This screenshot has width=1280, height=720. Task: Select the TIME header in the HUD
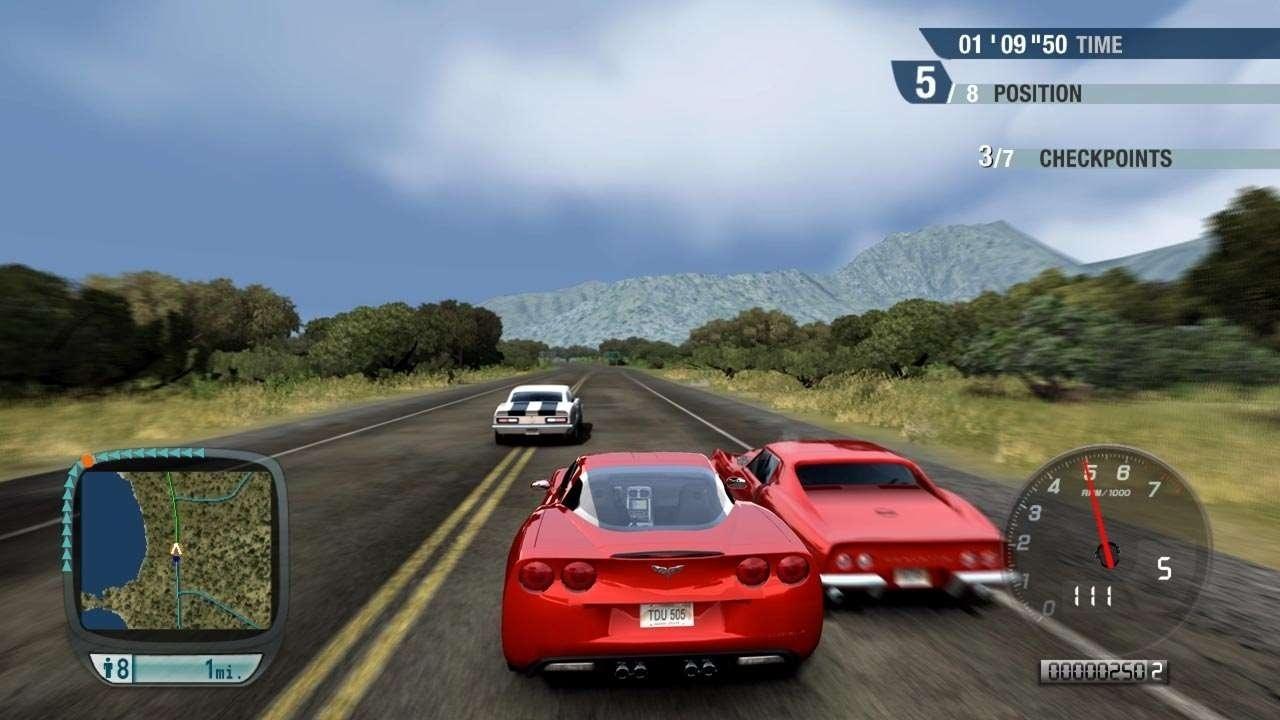coord(1098,45)
